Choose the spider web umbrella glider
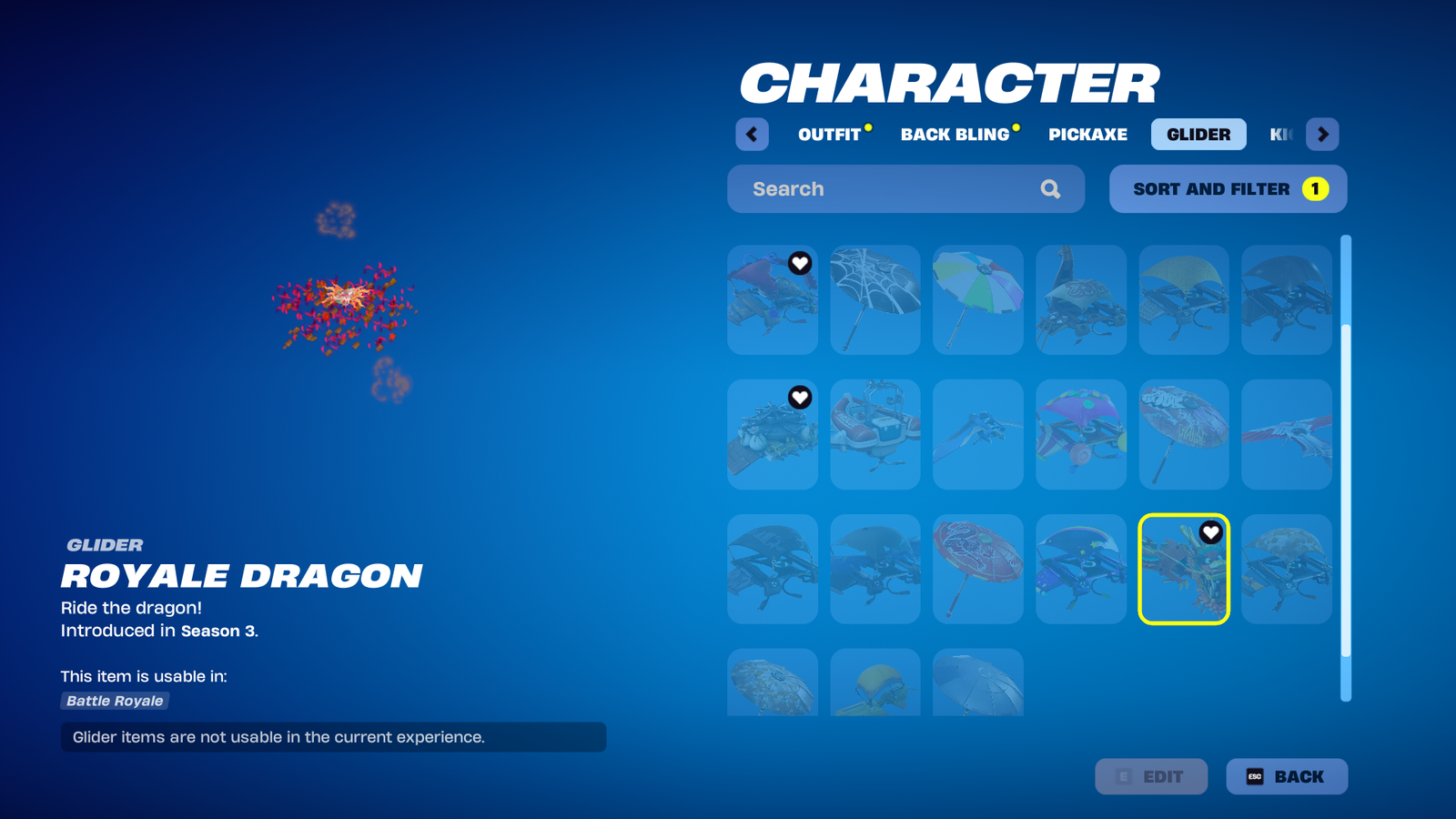Image resolution: width=1456 pixels, height=819 pixels. pos(875,299)
